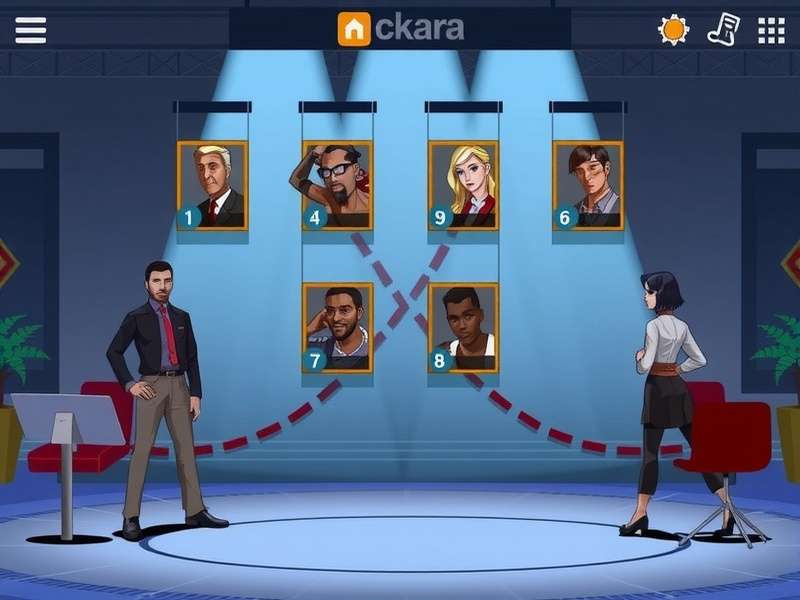Toggle the sun brightness icon
The height and width of the screenshot is (600, 800).
point(673,30)
